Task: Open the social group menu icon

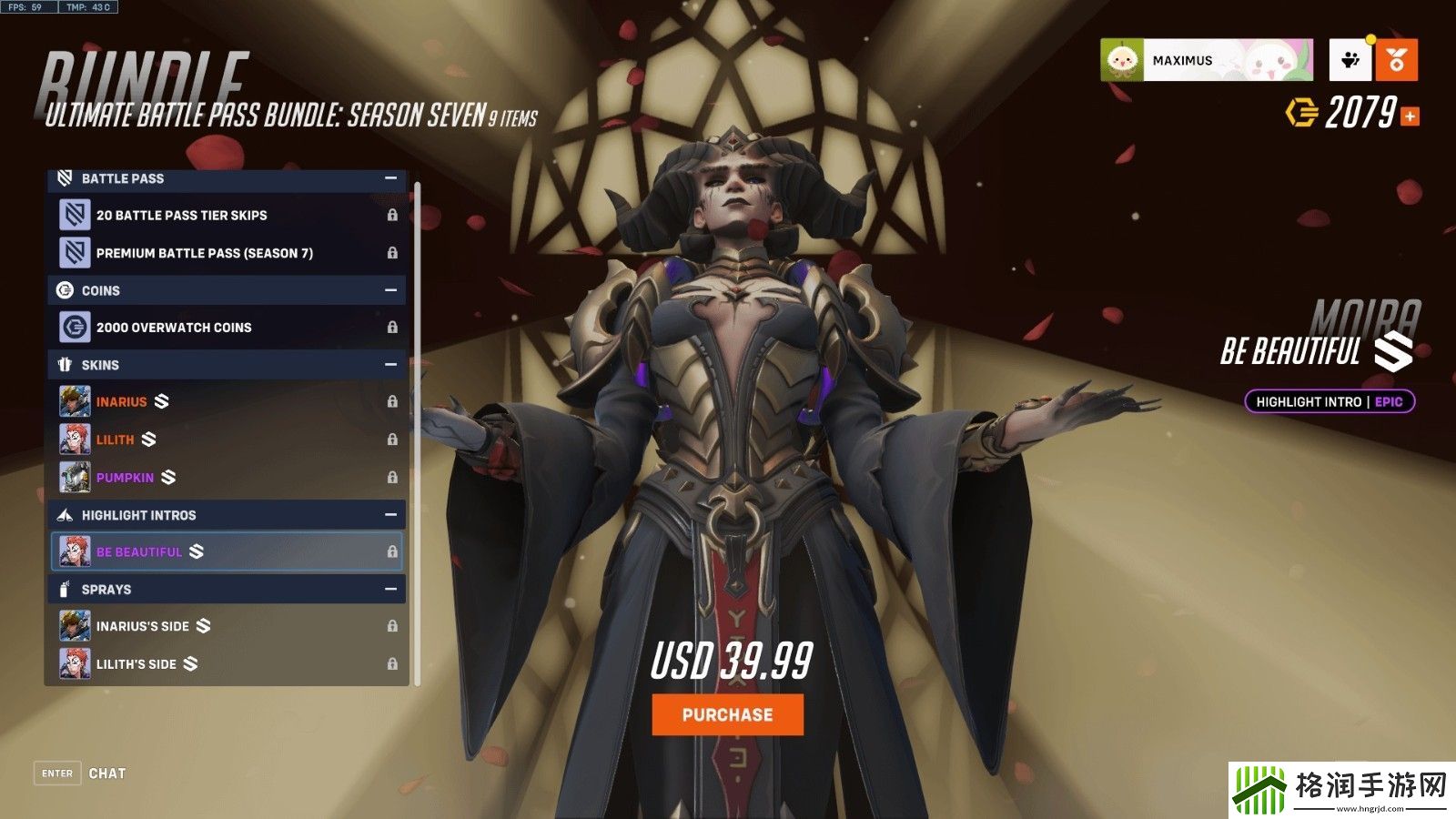Action: coord(1350,60)
